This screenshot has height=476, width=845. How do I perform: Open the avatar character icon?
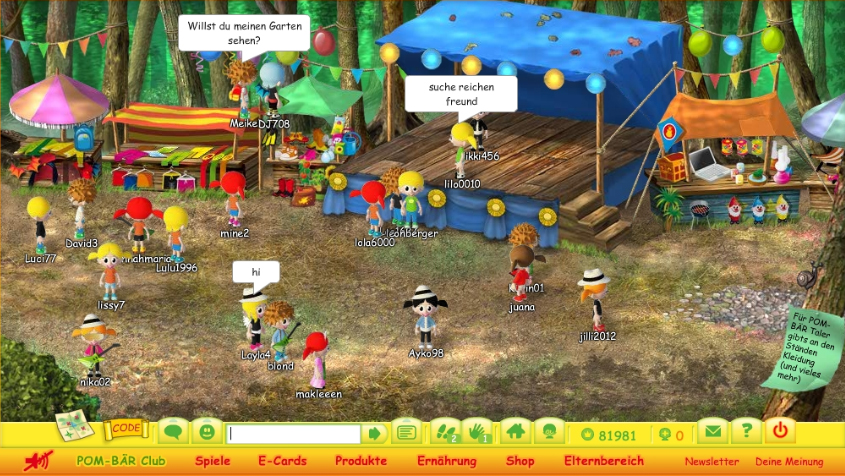point(548,433)
